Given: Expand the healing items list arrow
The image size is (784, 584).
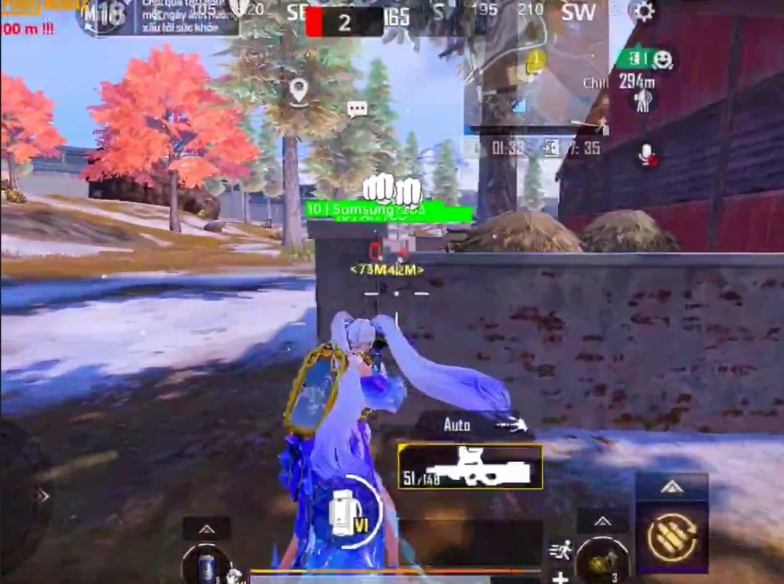Looking at the screenshot, I should tap(206, 528).
